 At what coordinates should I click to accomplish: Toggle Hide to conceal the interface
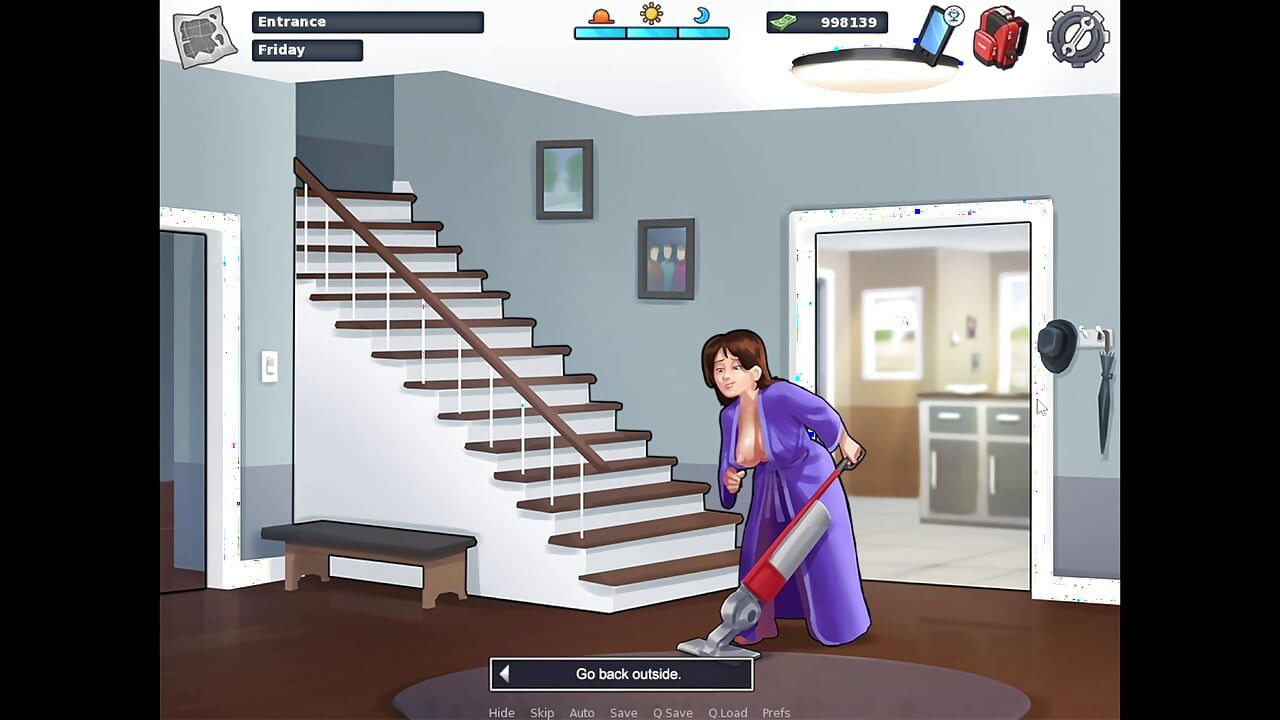501,712
